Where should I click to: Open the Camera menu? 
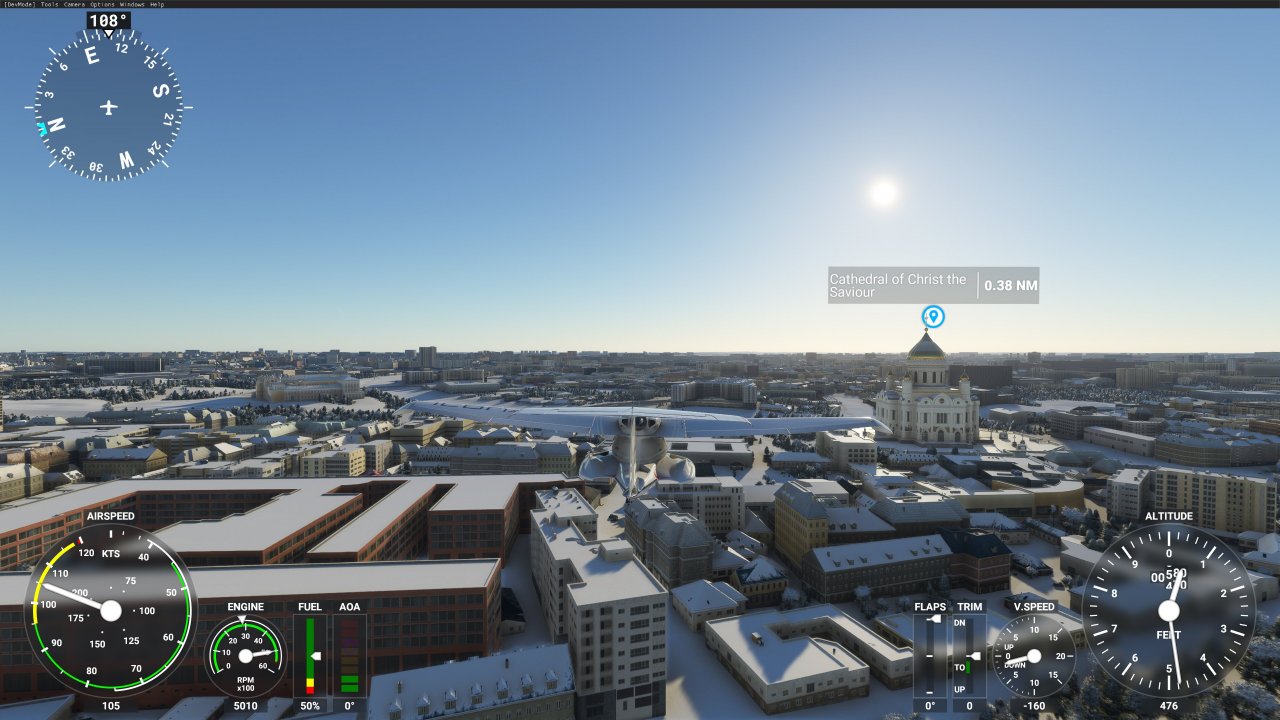coord(75,4)
